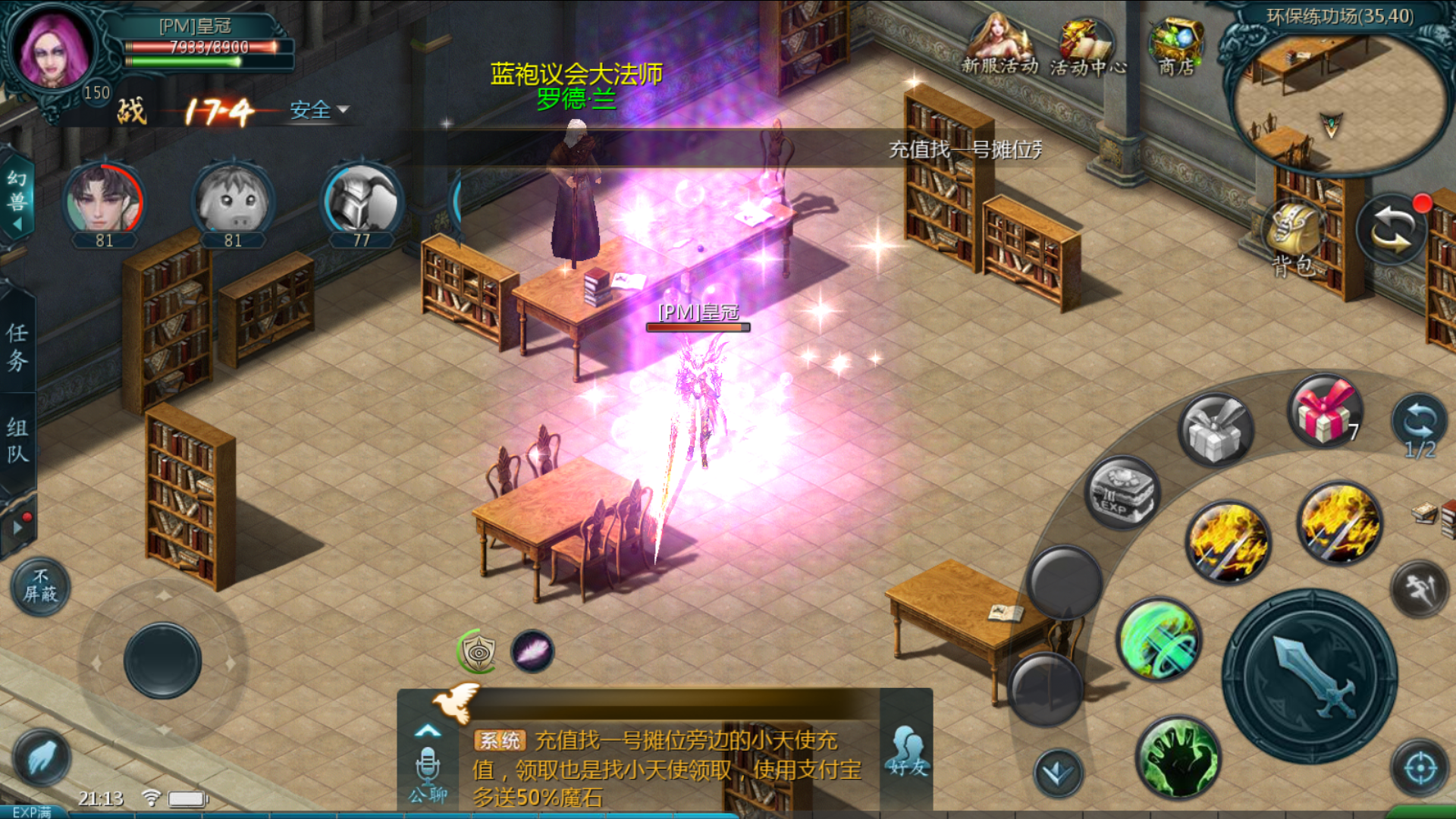Open the 商店 shop
This screenshot has width=1456, height=819.
(1175, 47)
